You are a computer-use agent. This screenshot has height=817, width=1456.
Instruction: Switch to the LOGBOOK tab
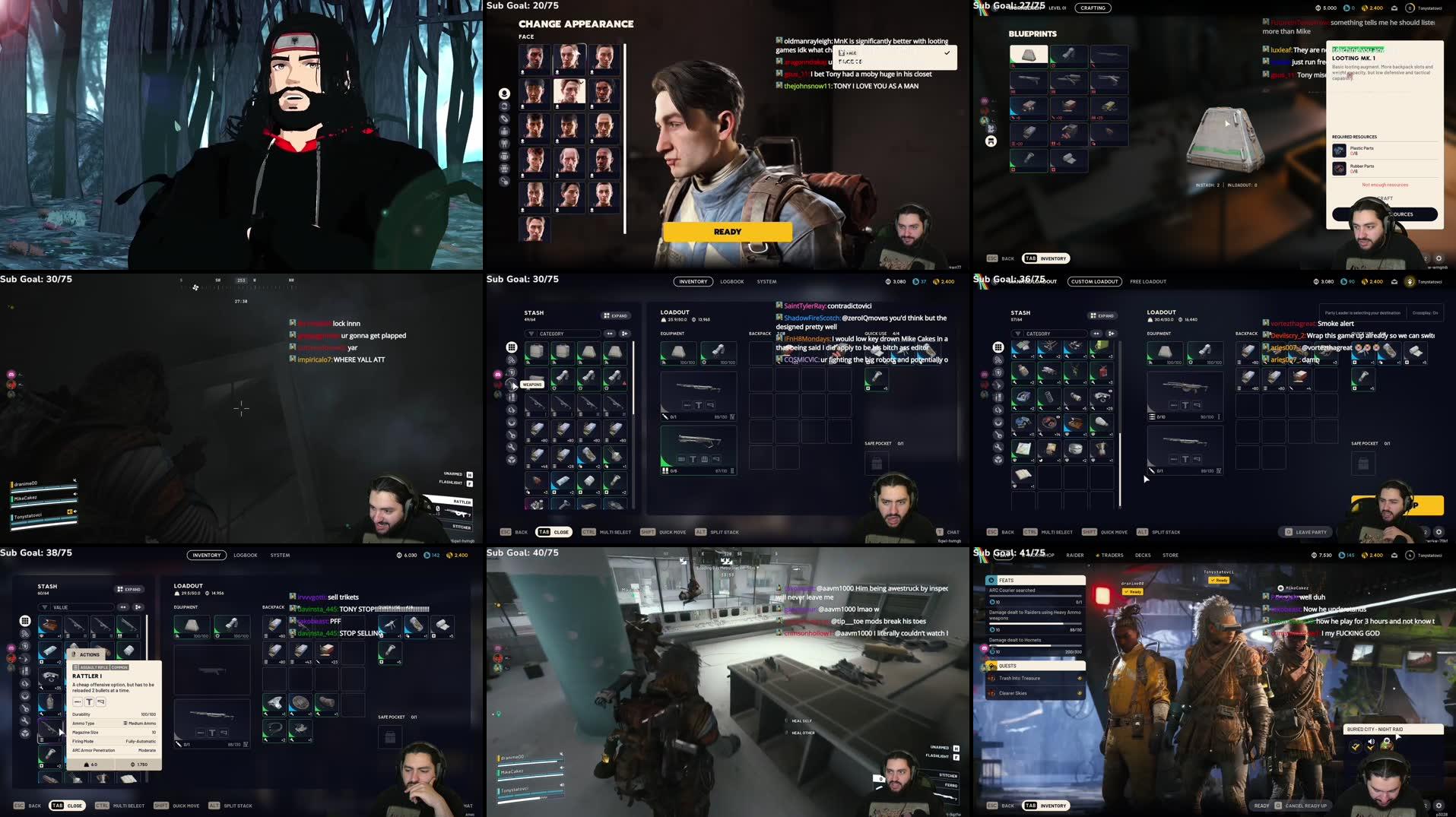pos(731,281)
